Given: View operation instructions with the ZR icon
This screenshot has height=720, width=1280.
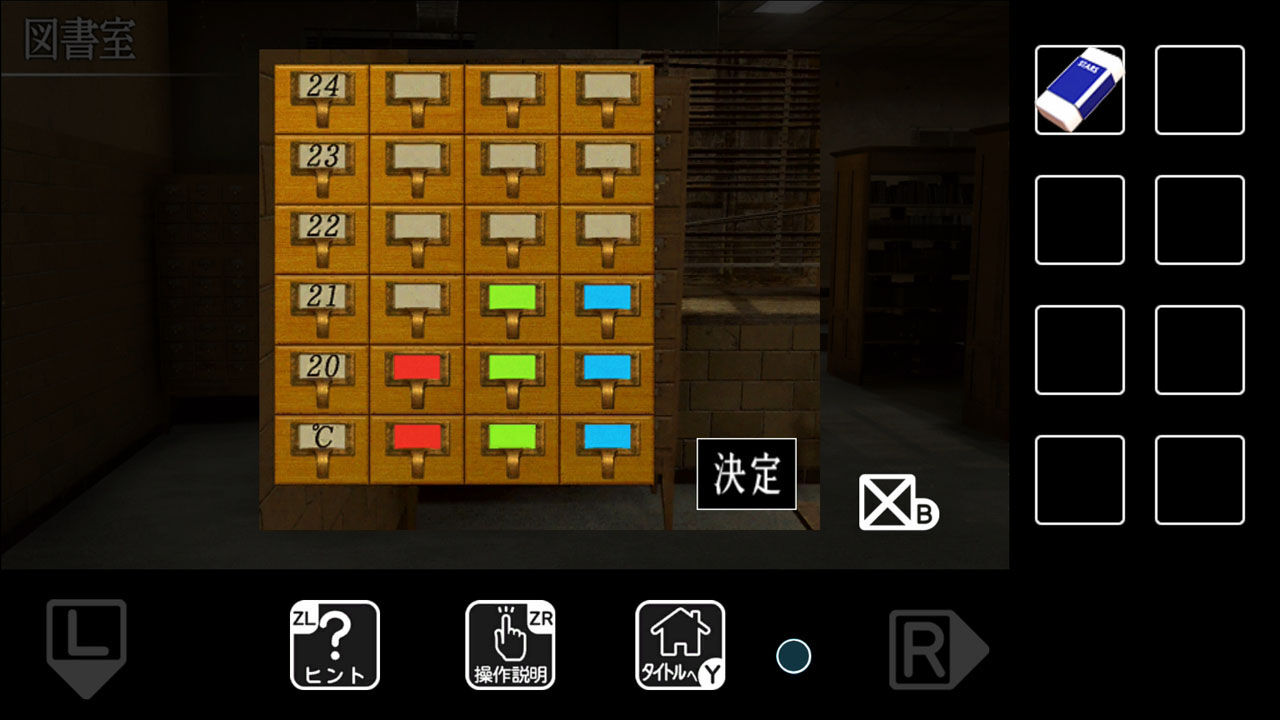Looking at the screenshot, I should [x=511, y=643].
